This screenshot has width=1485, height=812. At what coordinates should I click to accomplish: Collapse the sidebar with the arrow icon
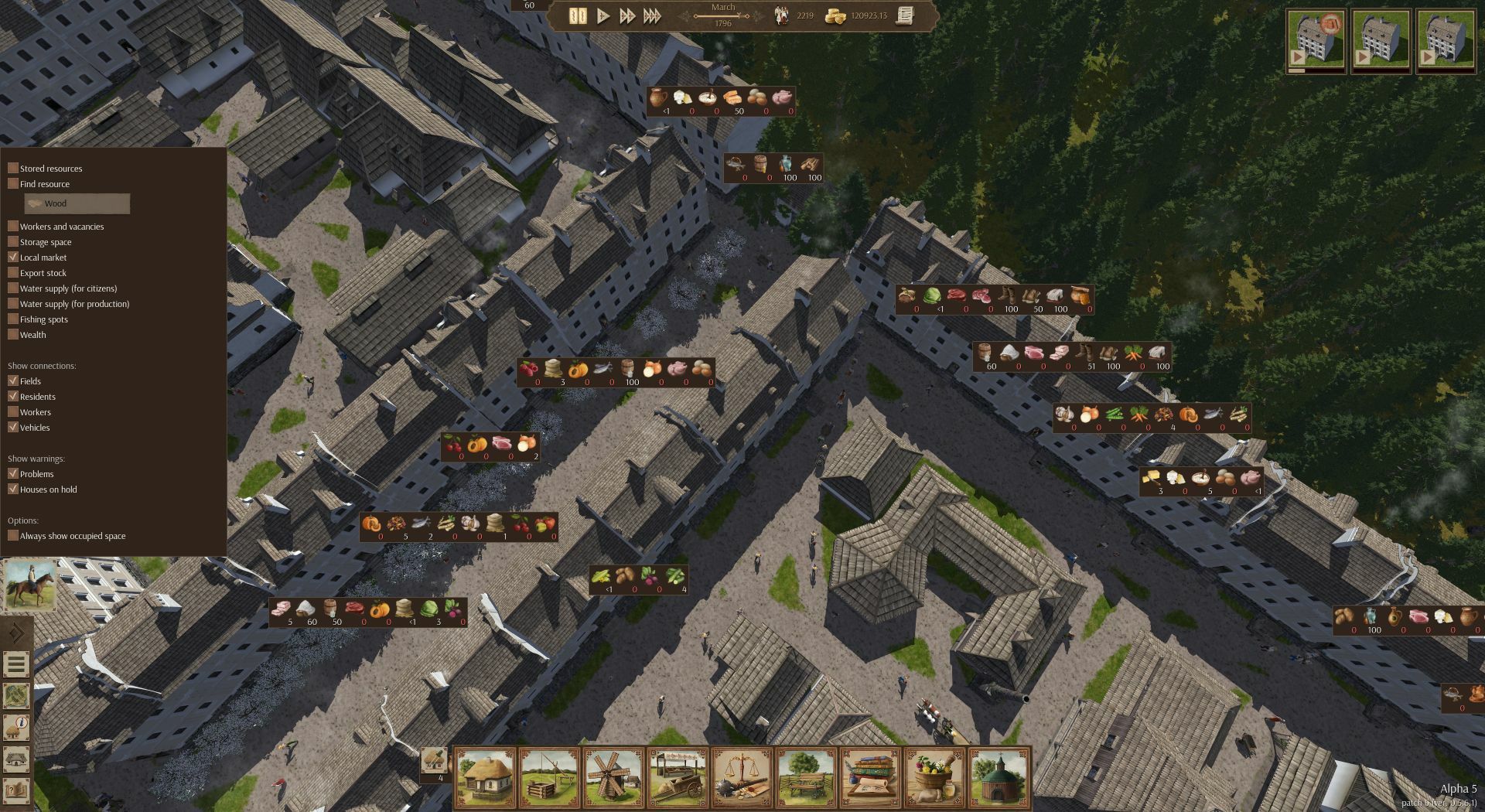(17, 630)
